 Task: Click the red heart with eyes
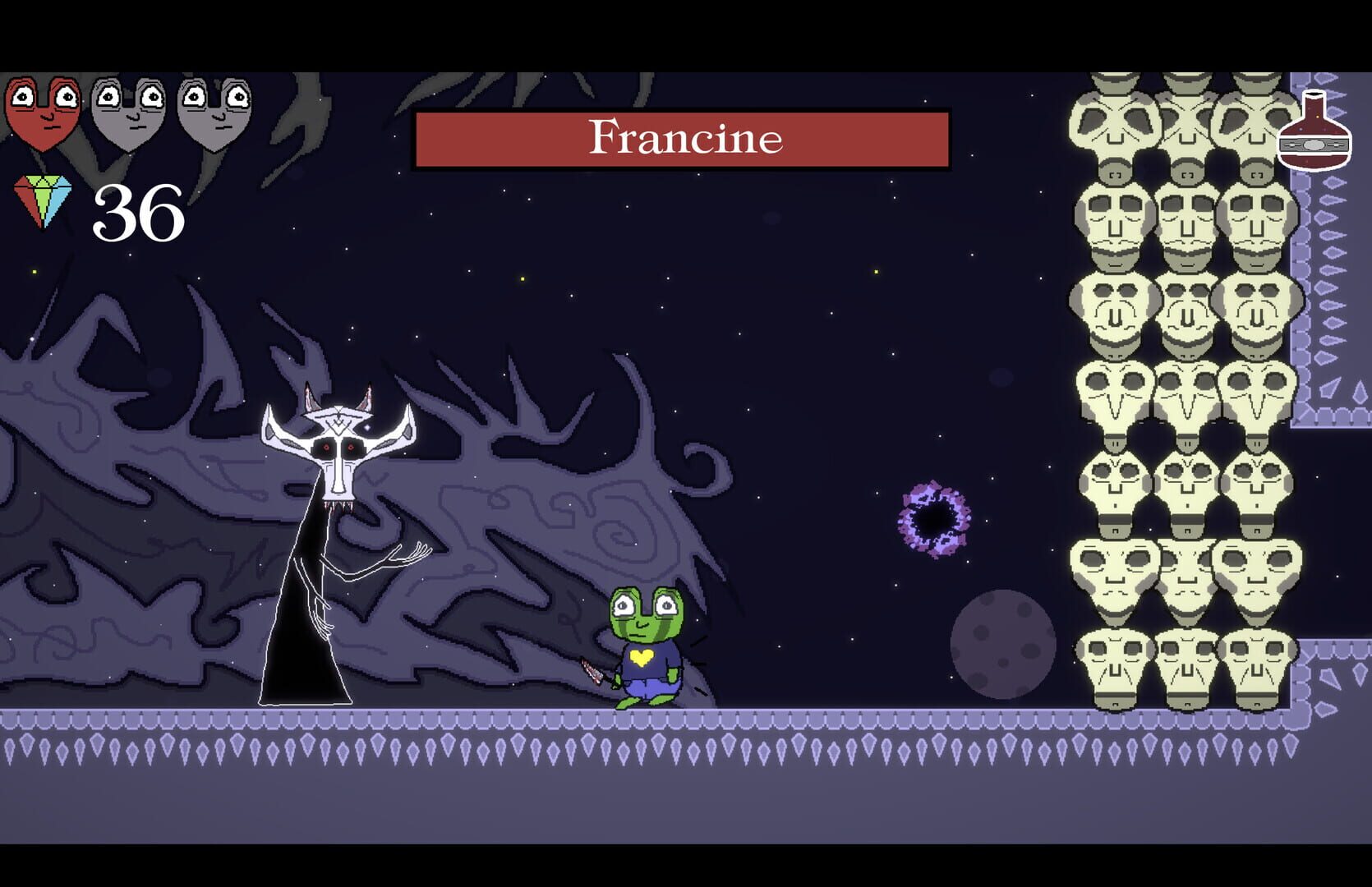click(x=45, y=115)
